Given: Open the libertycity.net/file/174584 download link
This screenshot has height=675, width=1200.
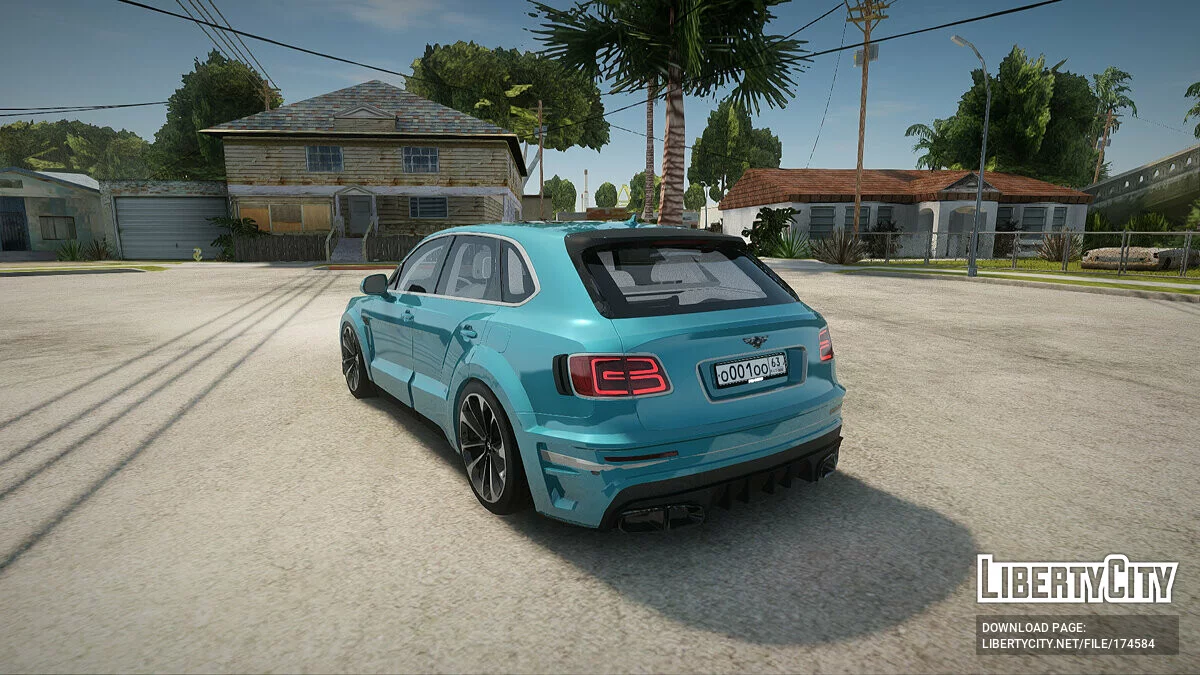Looking at the screenshot, I should pyautogui.click(x=1068, y=643).
